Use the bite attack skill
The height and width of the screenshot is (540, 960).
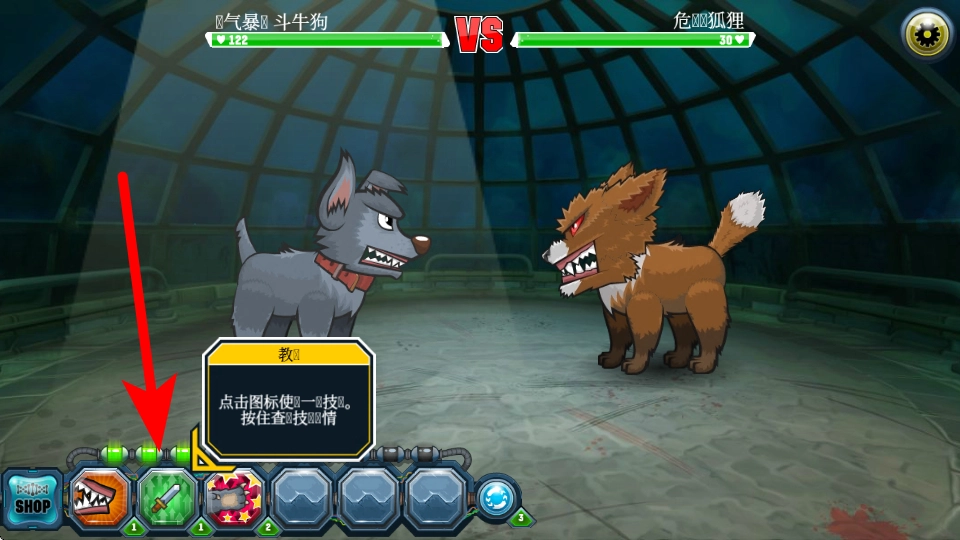click(100, 498)
